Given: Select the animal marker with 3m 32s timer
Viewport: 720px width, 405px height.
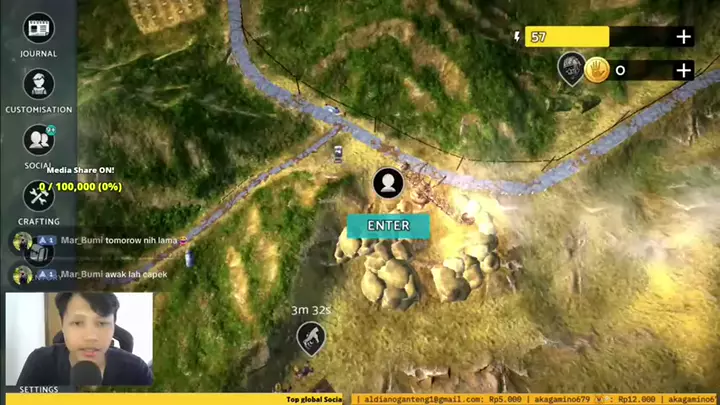Looking at the screenshot, I should [x=311, y=337].
